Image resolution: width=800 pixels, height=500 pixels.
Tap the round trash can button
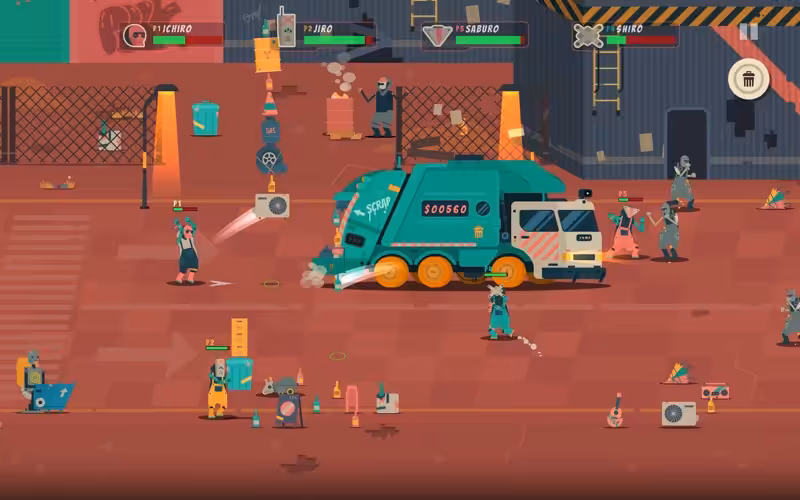tap(748, 79)
